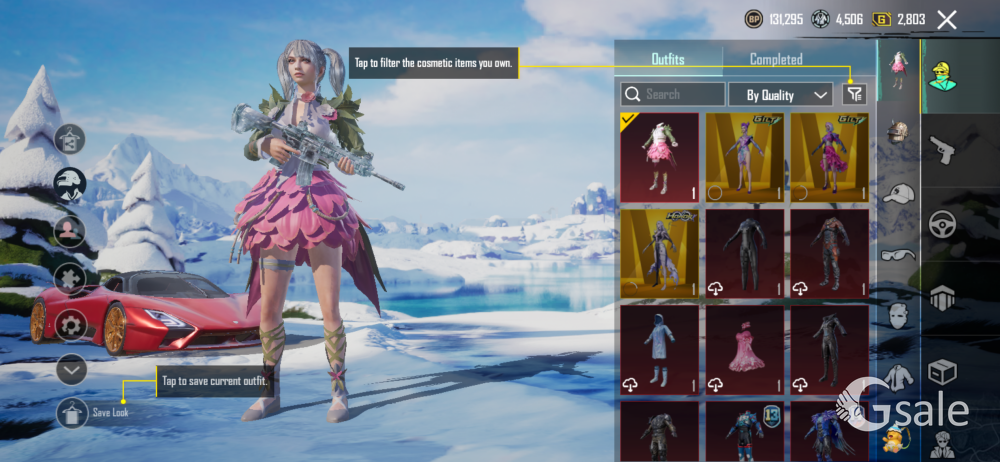Save the current look with Save Look
Image resolution: width=1000 pixels, height=462 pixels.
pyautogui.click(x=72, y=412)
